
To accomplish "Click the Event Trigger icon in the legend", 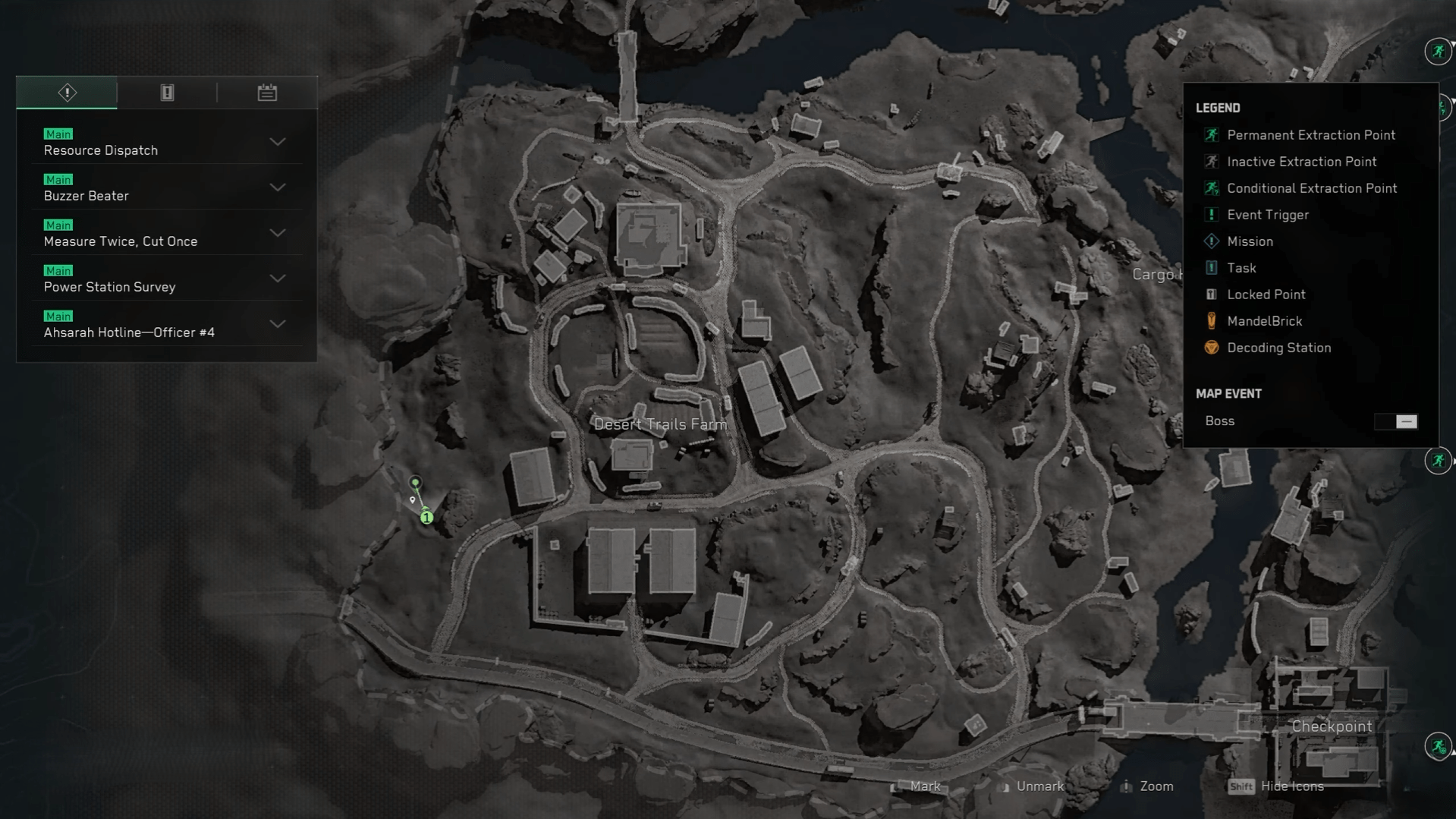I will 1212,215.
